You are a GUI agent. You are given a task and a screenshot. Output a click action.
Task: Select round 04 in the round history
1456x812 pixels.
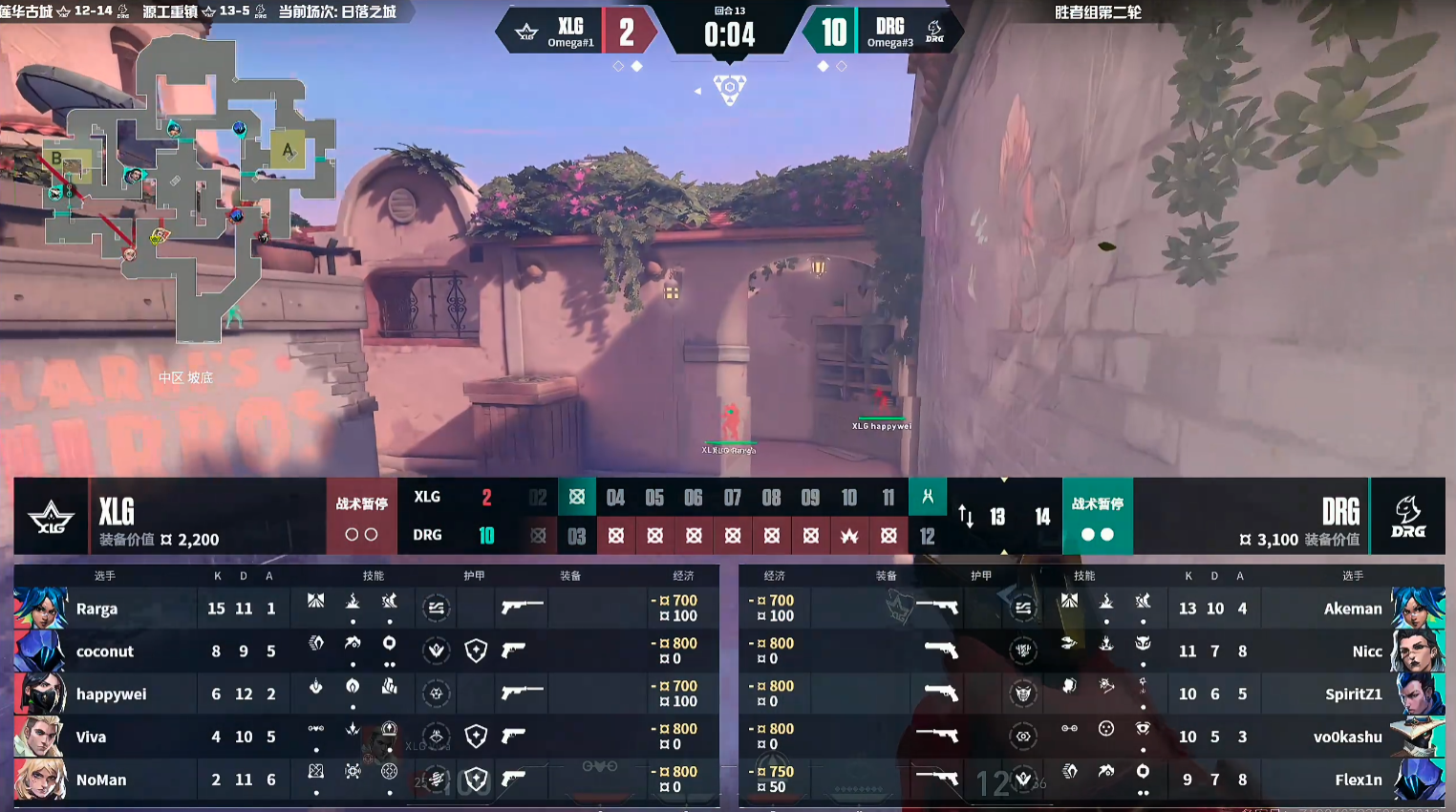pos(615,498)
